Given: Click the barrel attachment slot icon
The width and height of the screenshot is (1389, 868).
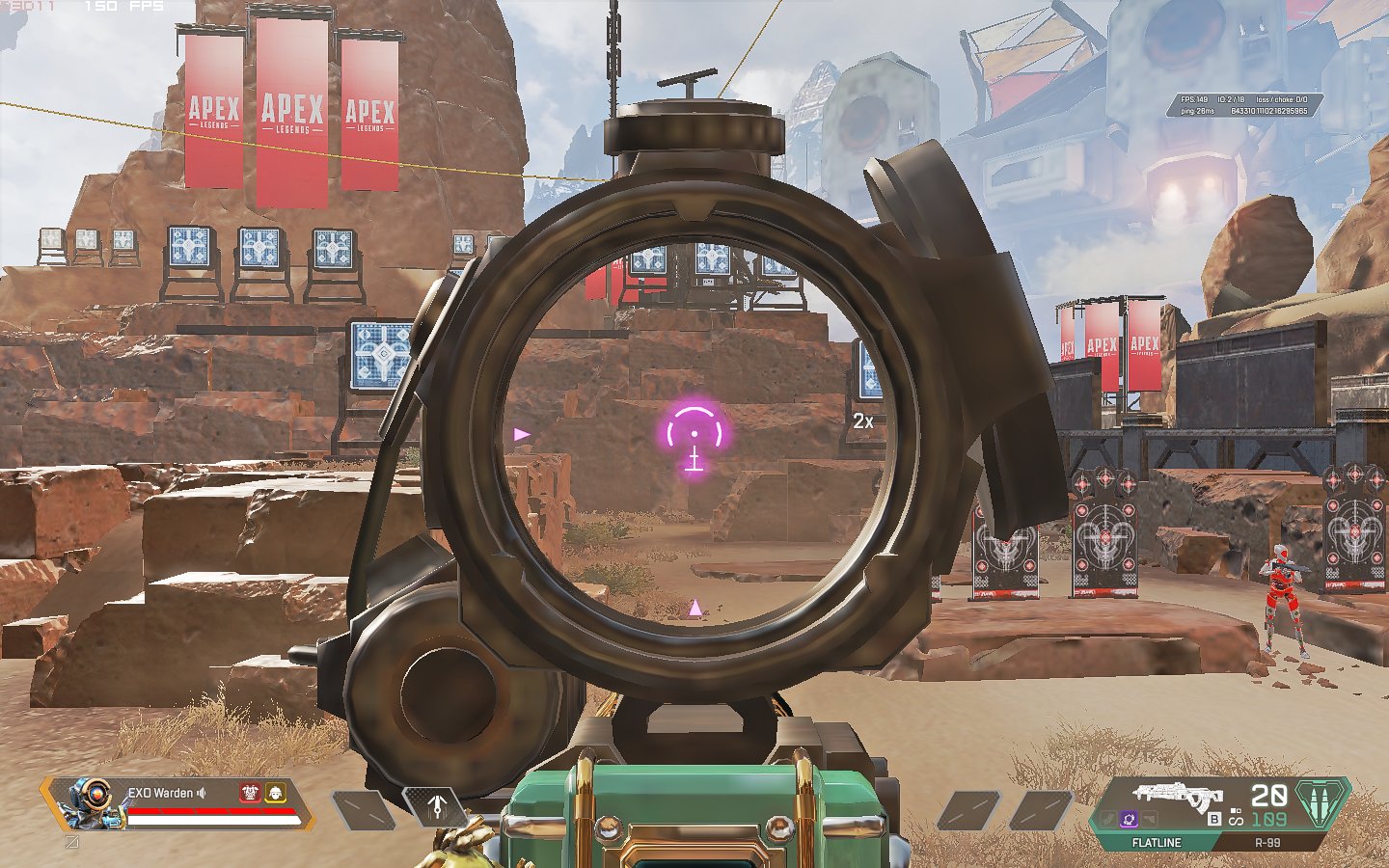Looking at the screenshot, I should coord(1107,819).
